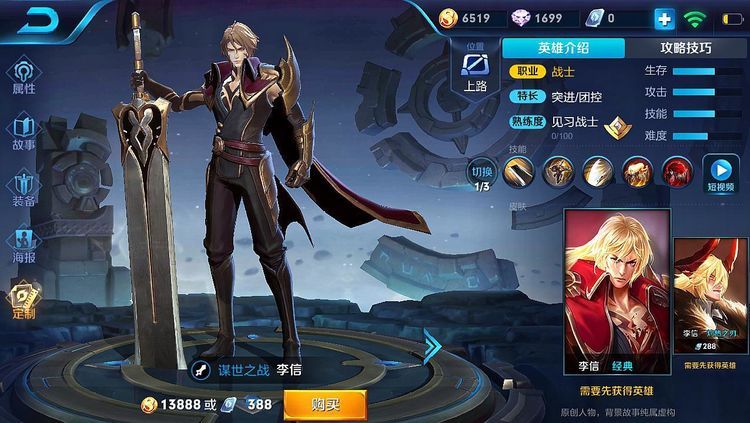This screenshot has width=750, height=423.
Task: Open the 故事 story section
Action: coord(24,131)
